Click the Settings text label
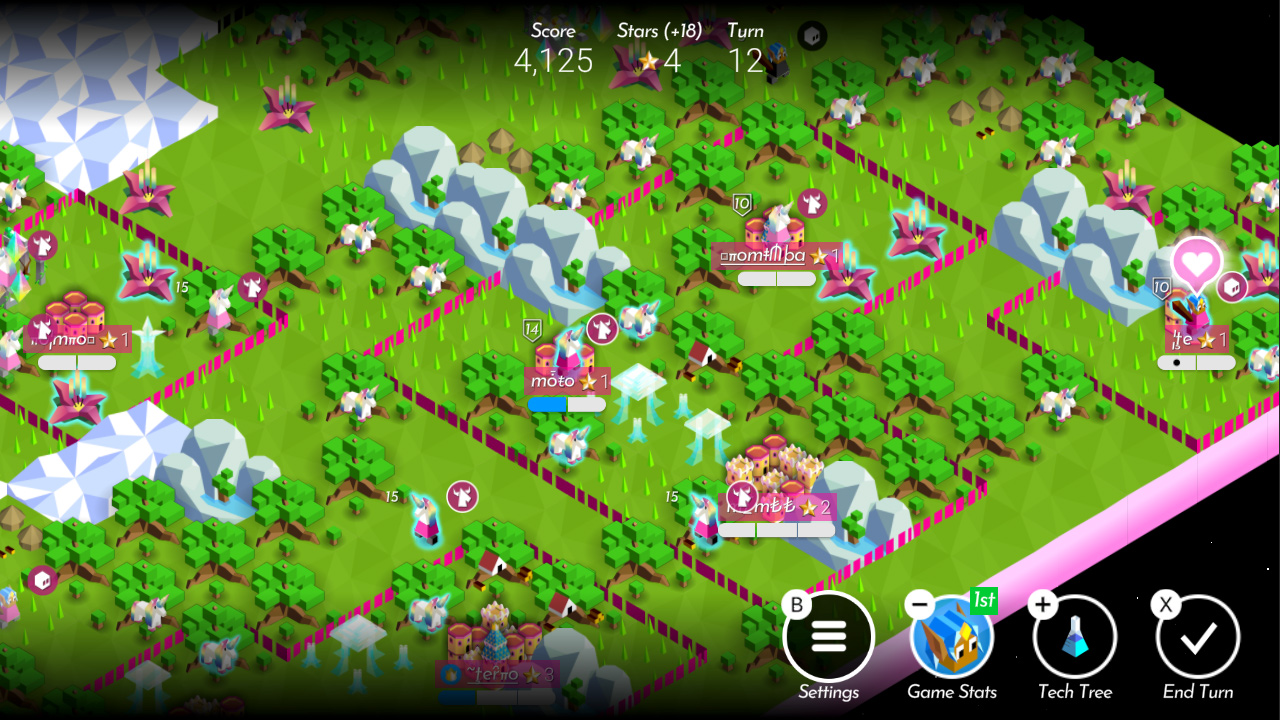Image resolution: width=1280 pixels, height=720 pixels. 829,691
